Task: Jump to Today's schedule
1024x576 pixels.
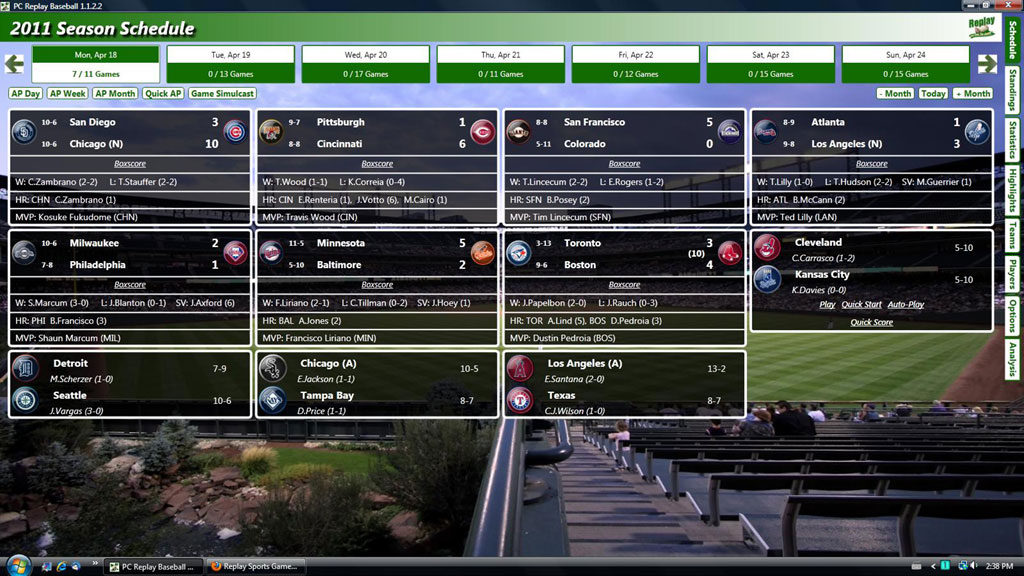Action: pyautogui.click(x=933, y=93)
